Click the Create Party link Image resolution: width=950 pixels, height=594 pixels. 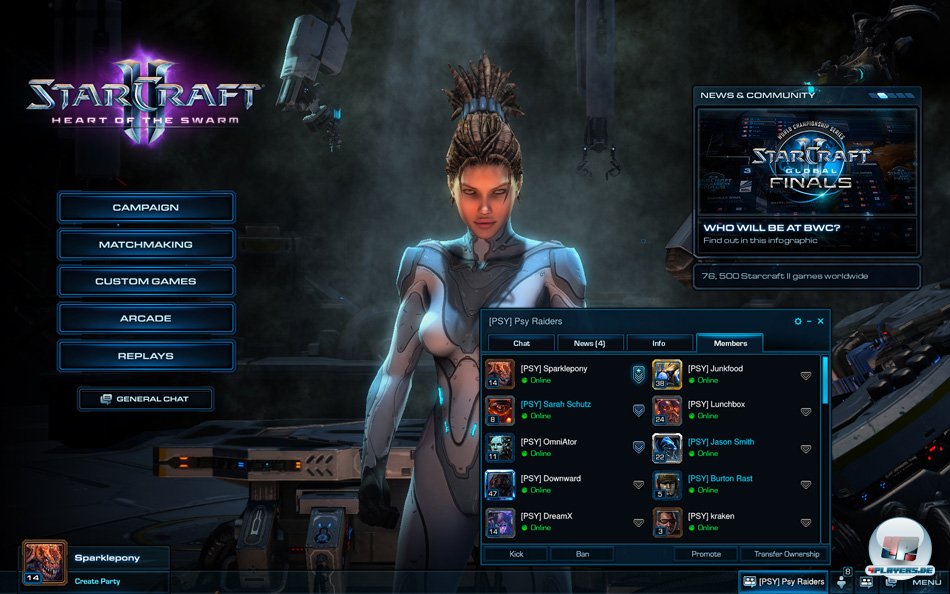(x=98, y=581)
